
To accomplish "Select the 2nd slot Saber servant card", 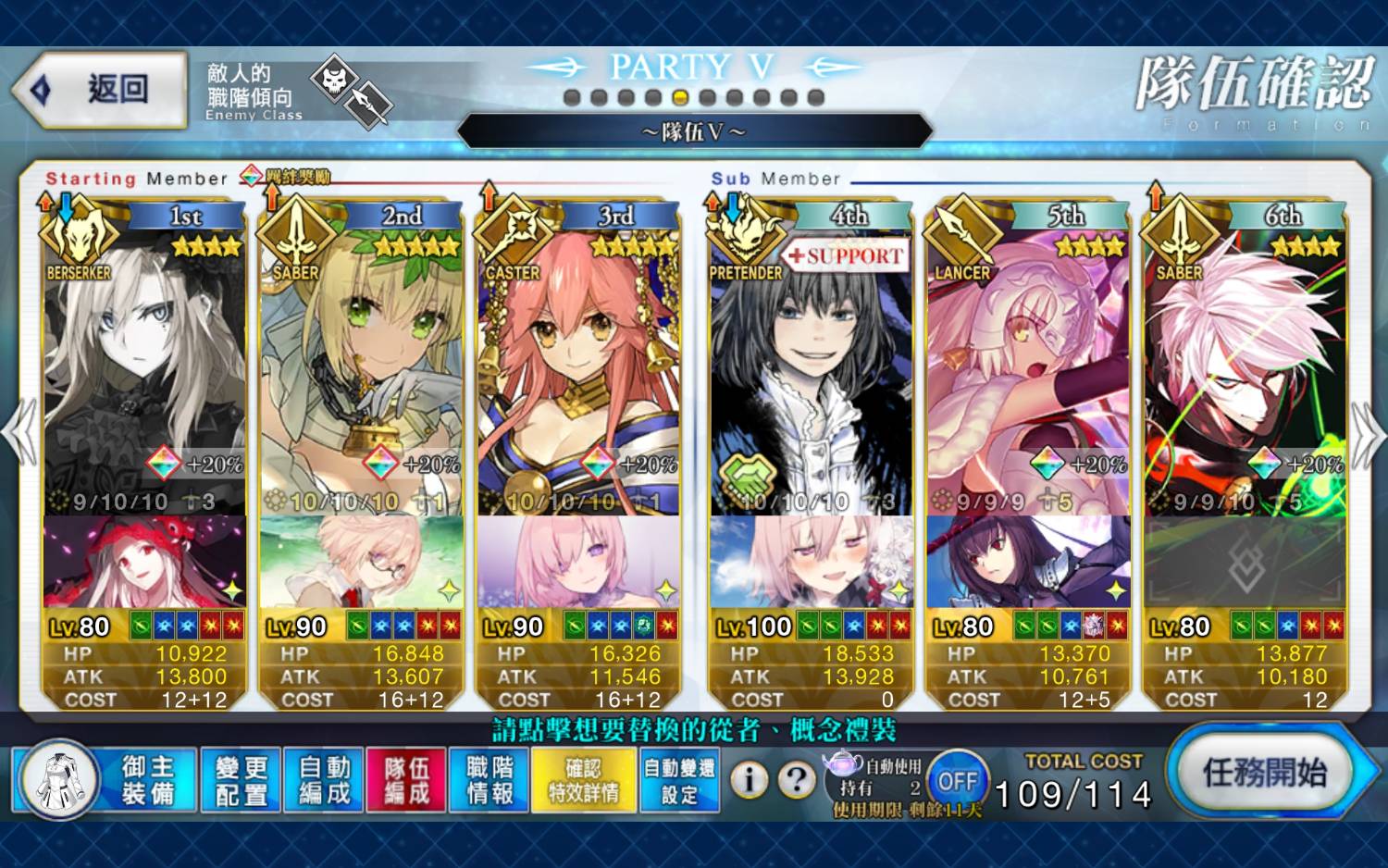I will pyautogui.click(x=361, y=370).
